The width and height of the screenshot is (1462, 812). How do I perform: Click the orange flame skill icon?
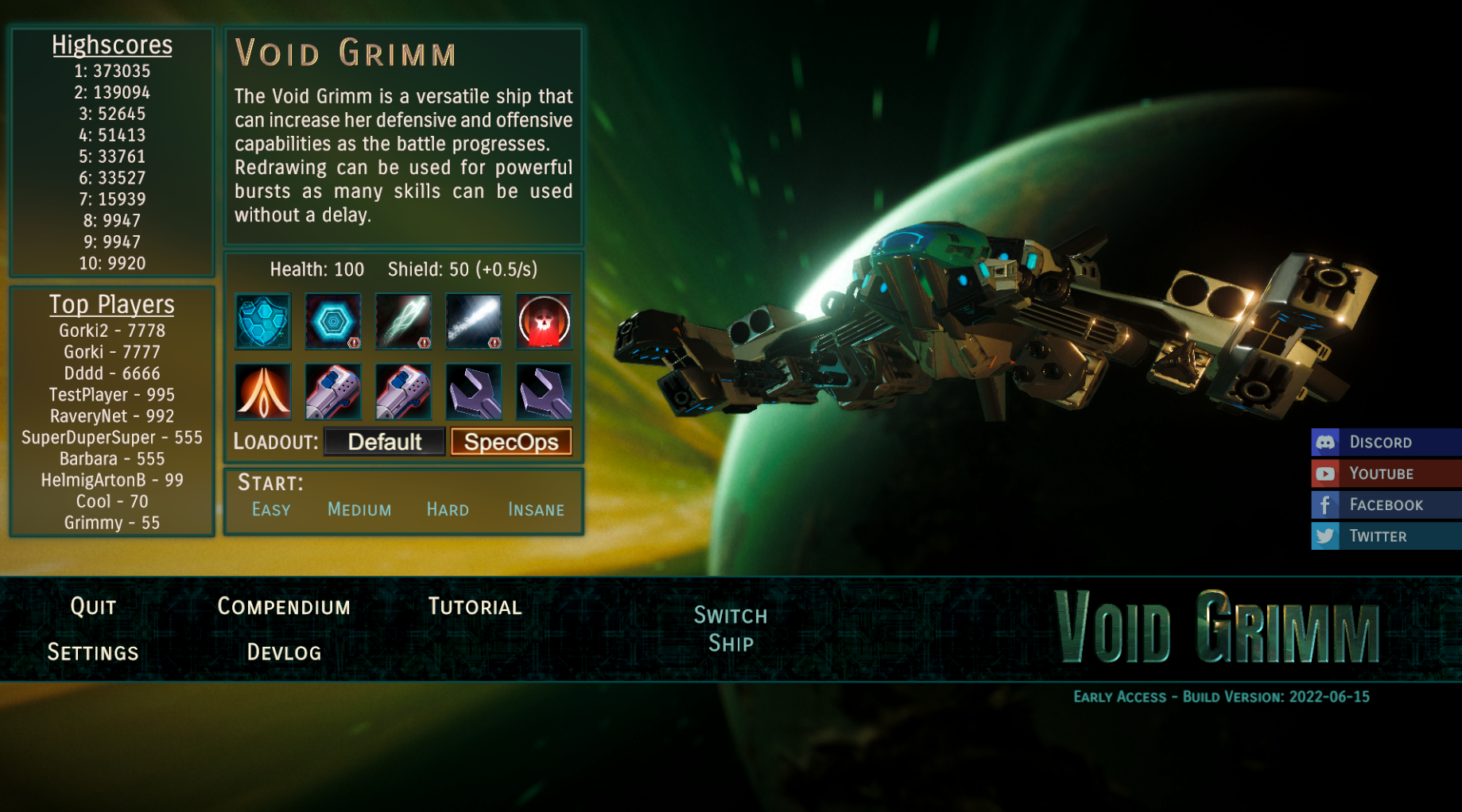pos(263,392)
